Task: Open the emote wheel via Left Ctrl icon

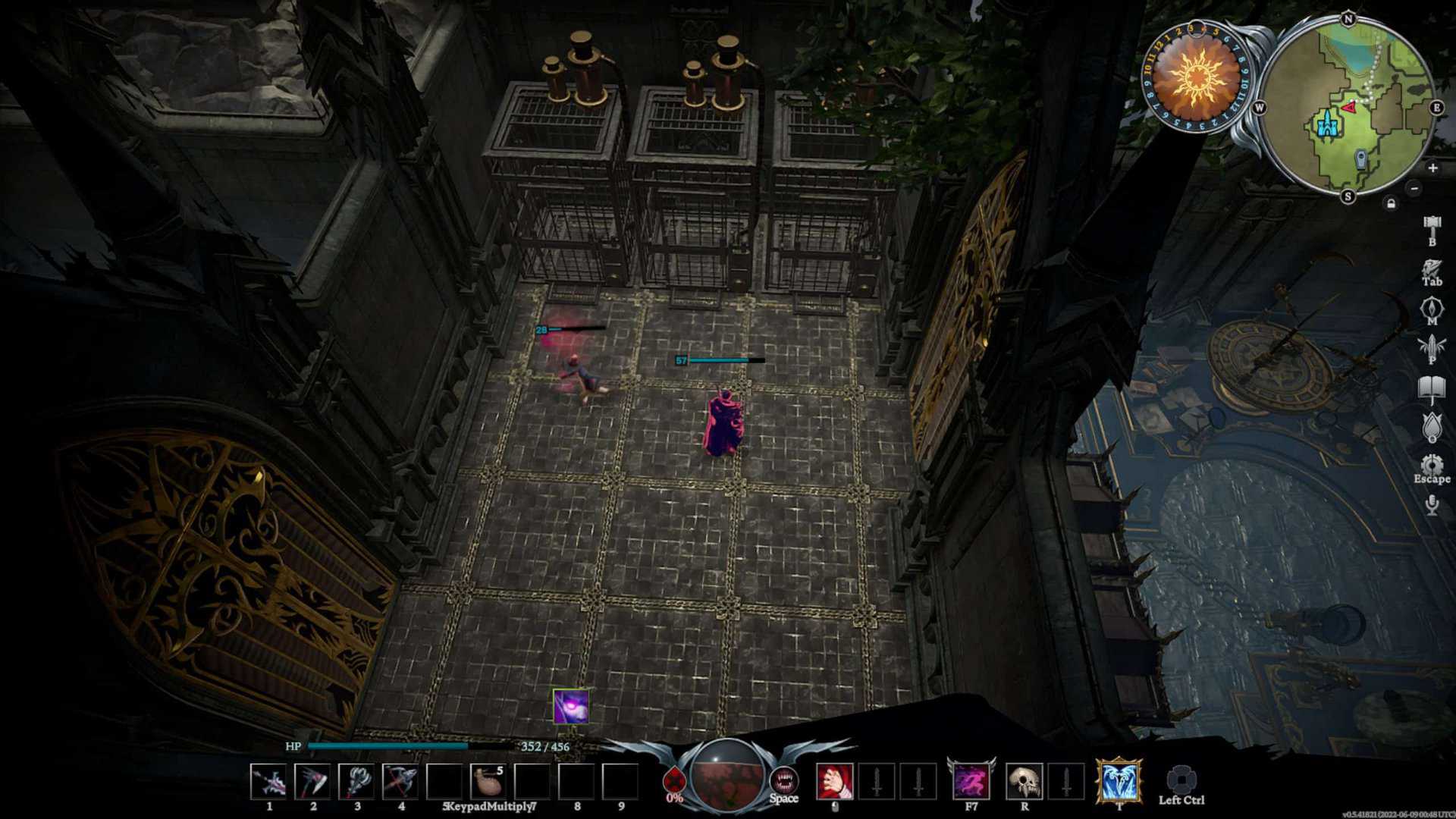Action: [x=1183, y=779]
